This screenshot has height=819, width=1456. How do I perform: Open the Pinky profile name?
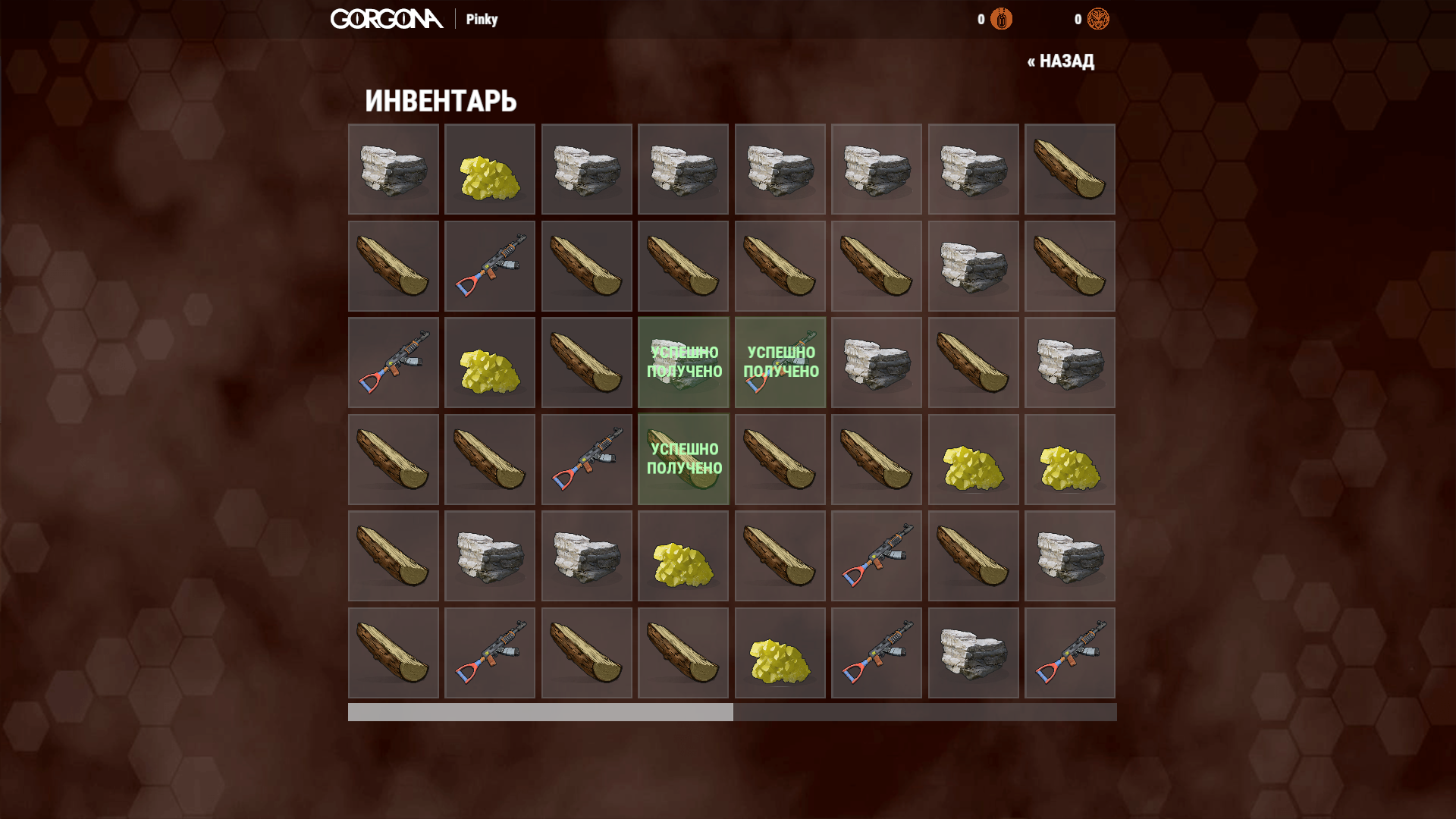(x=482, y=20)
